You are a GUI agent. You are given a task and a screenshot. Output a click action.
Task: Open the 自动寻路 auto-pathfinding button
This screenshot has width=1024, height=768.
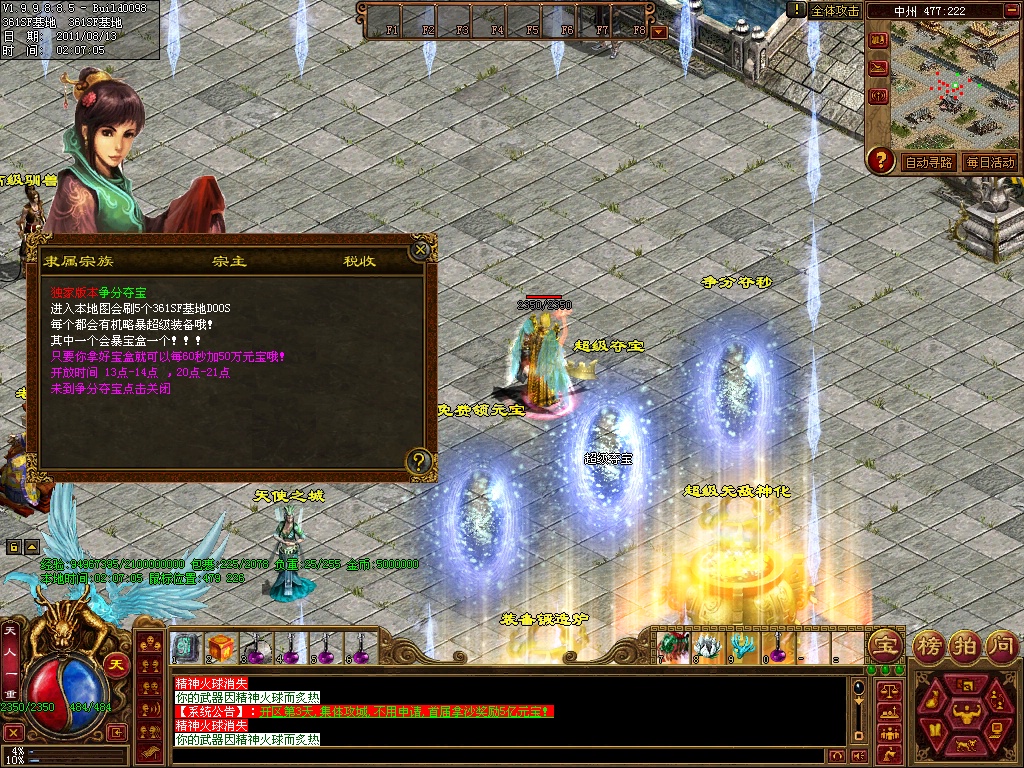pyautogui.click(x=928, y=162)
